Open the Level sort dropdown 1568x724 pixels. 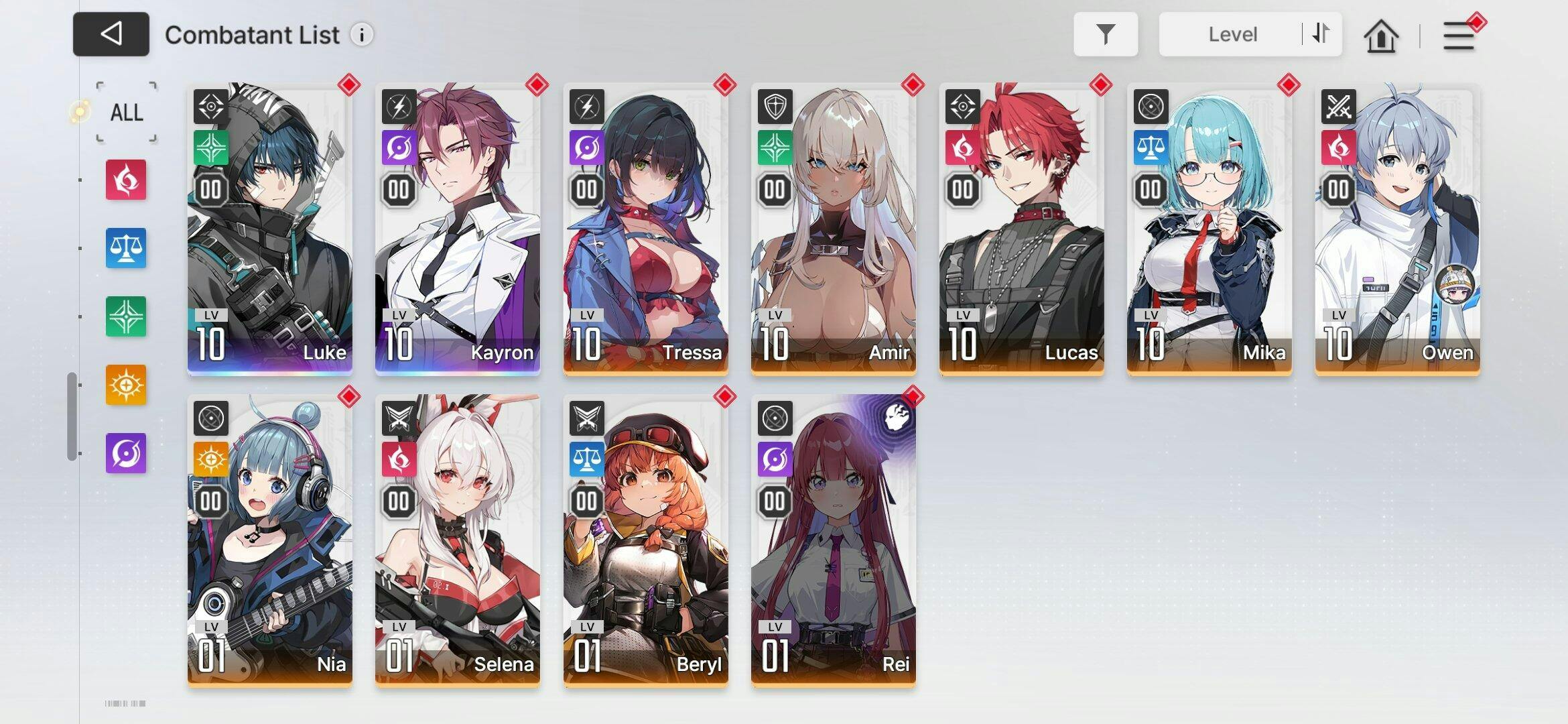coord(1232,34)
